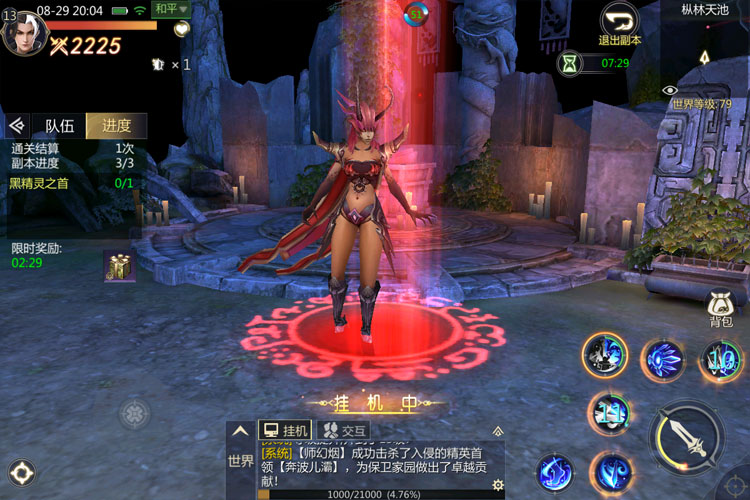Open the 和平 combat mode dropdown
750x500 pixels.
tap(171, 9)
